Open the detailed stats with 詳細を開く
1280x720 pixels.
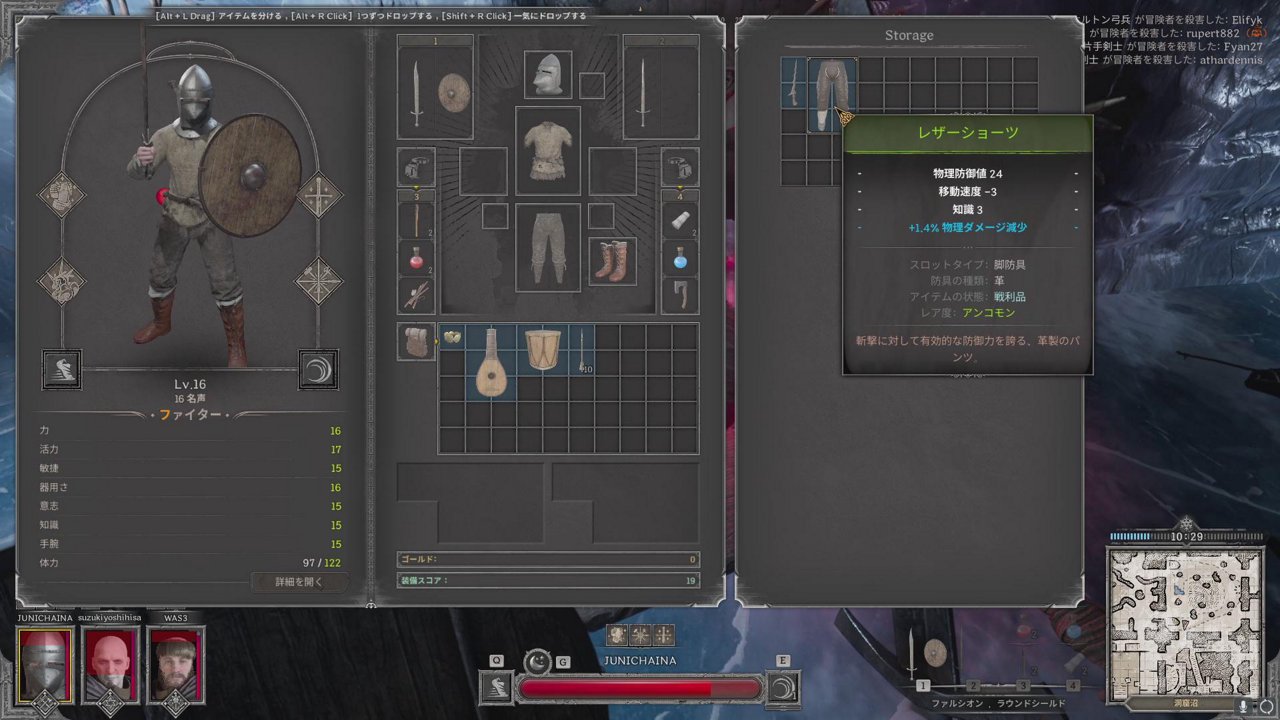tap(299, 581)
